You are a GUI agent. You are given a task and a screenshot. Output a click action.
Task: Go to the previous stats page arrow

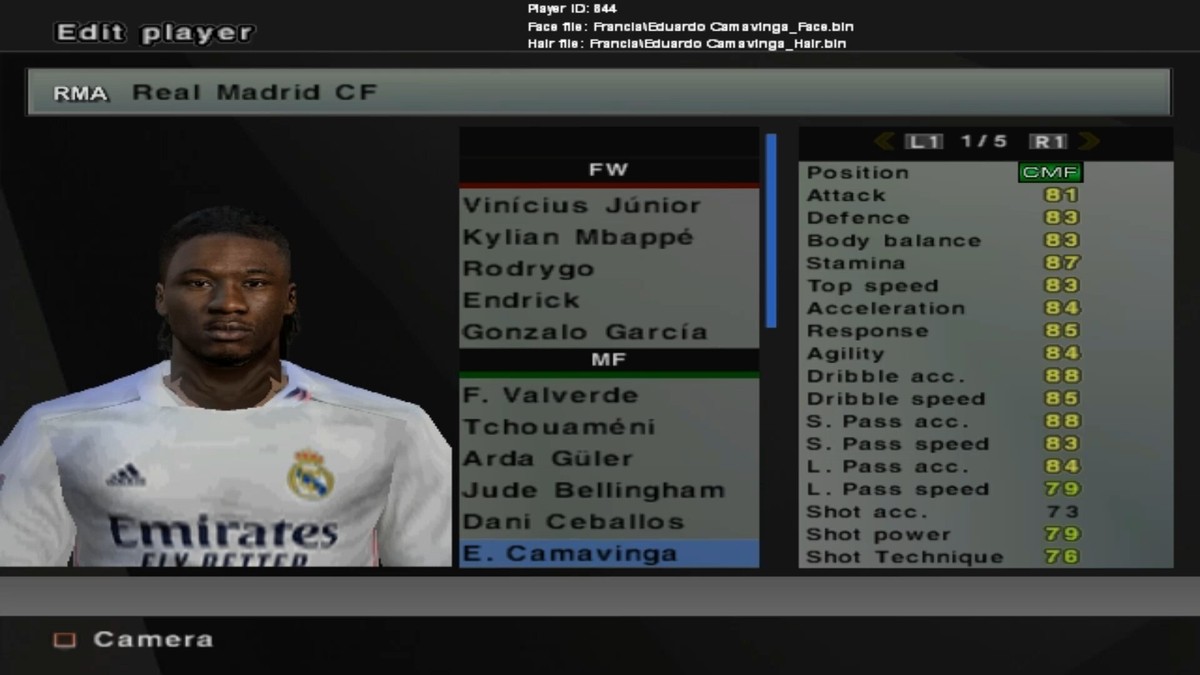click(884, 142)
